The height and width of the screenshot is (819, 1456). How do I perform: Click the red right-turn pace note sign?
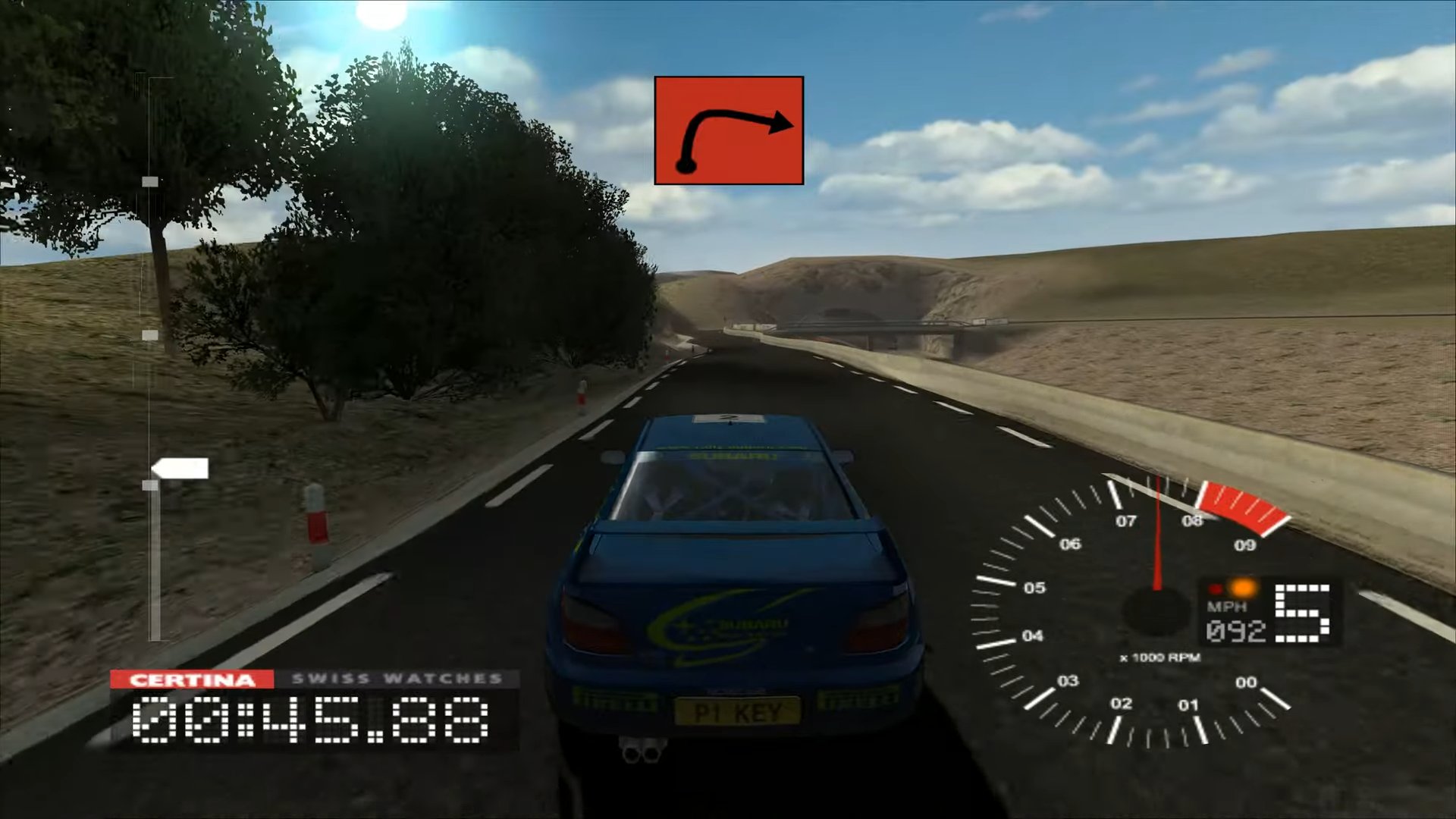pos(728,130)
